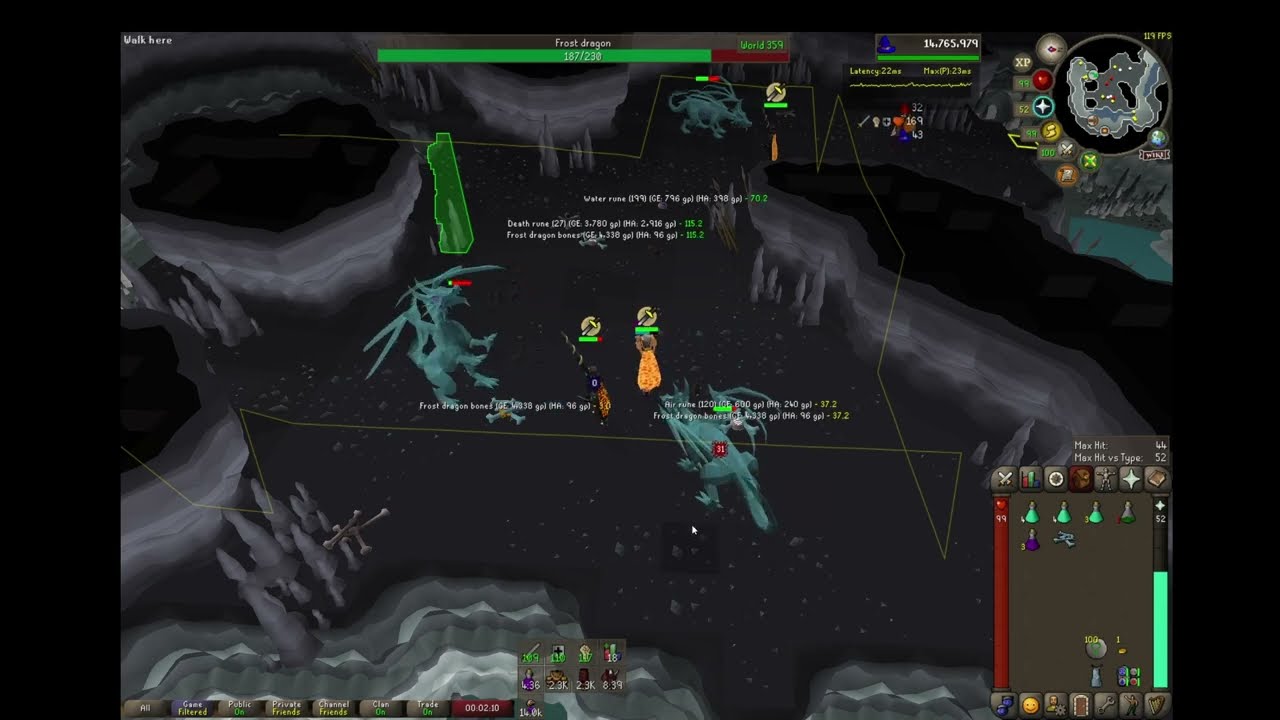This screenshot has height=720, width=1280.
Task: Click the compass to face north
Action: (1051, 48)
